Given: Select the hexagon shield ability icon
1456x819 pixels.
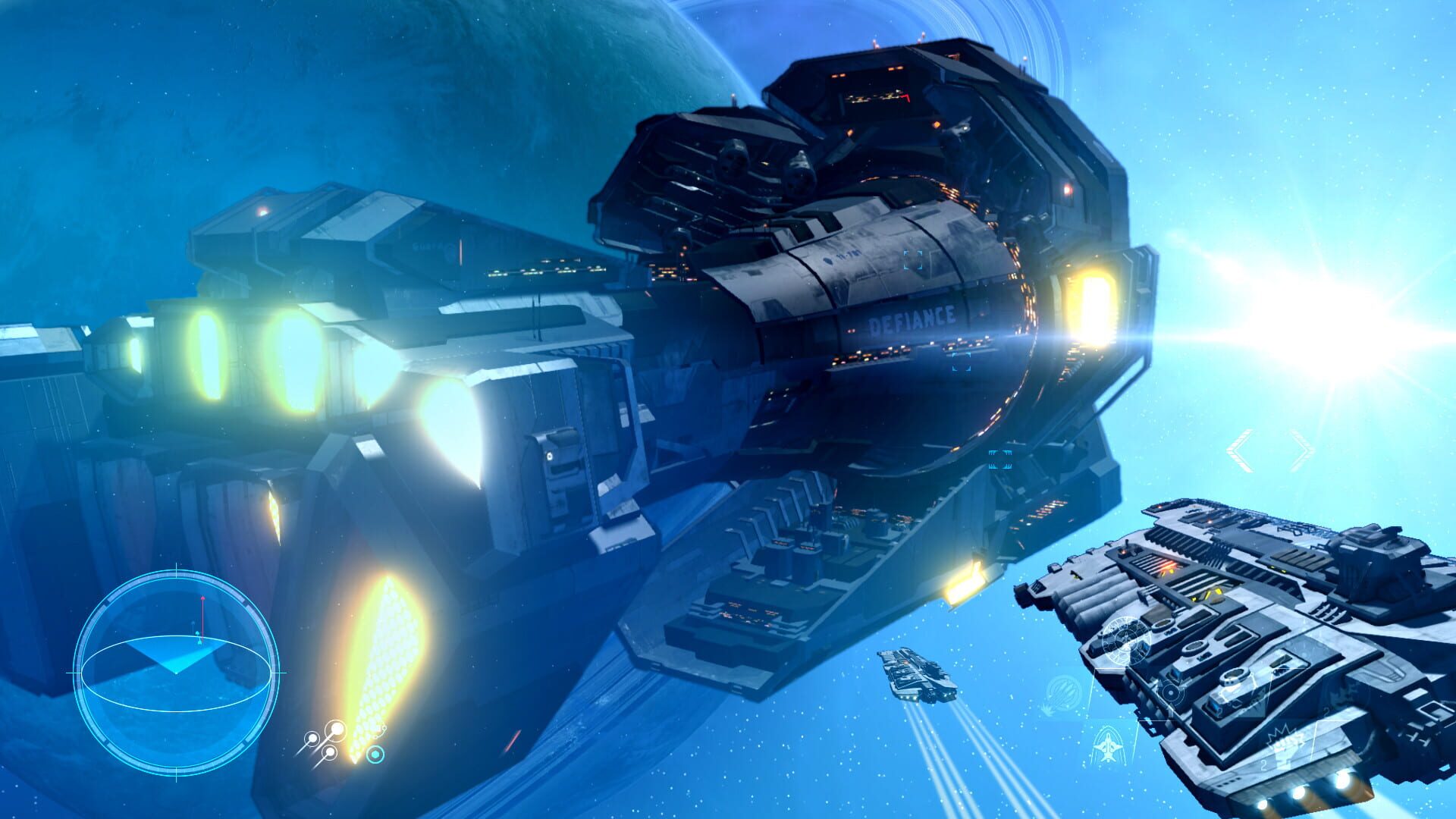Looking at the screenshot, I should [x=375, y=755].
